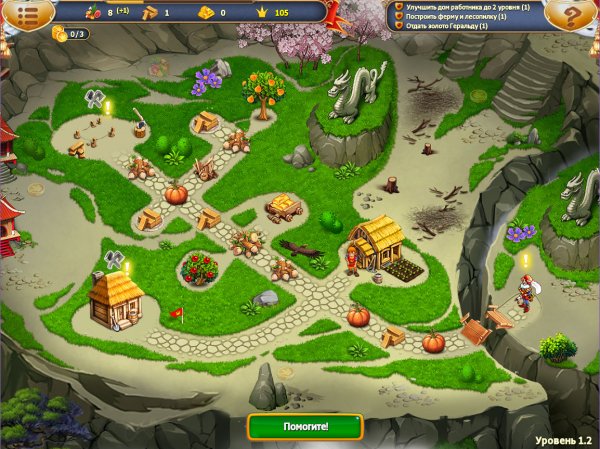
Task: Click the gold coins counter icon
Action: 59,33
